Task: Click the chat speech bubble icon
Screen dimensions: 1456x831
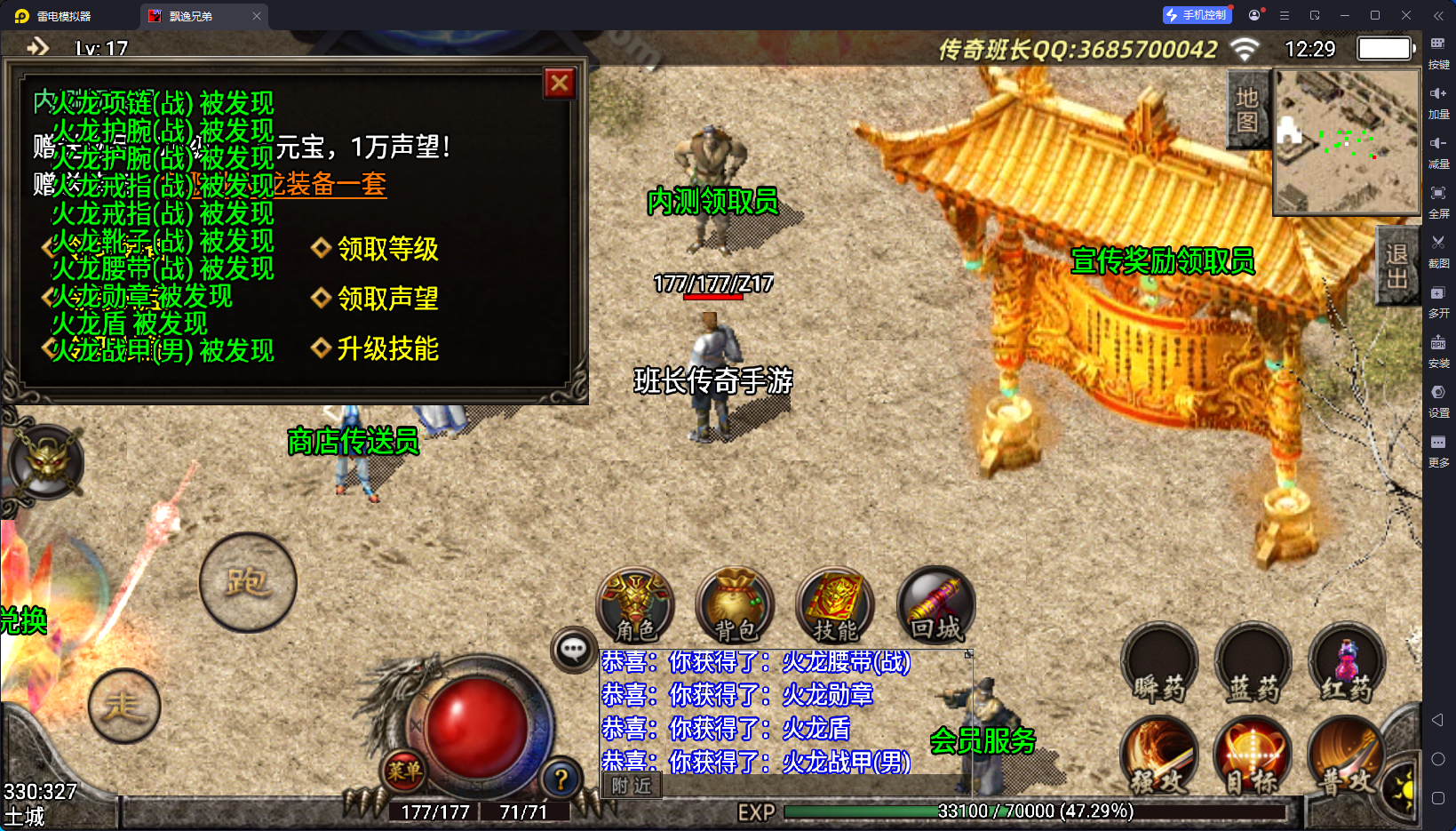Action: point(573,650)
